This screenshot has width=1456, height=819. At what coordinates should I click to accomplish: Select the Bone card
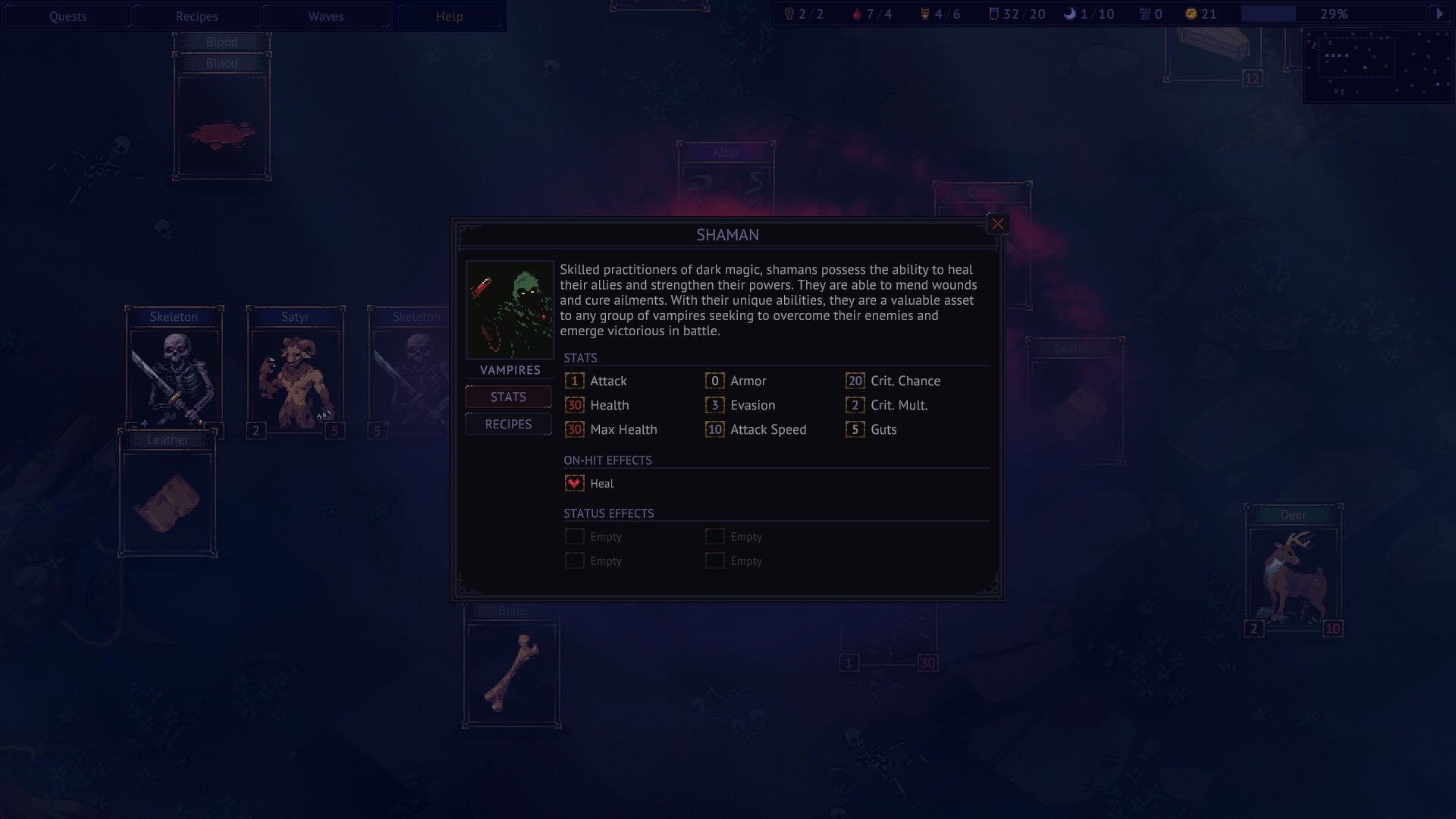512,671
